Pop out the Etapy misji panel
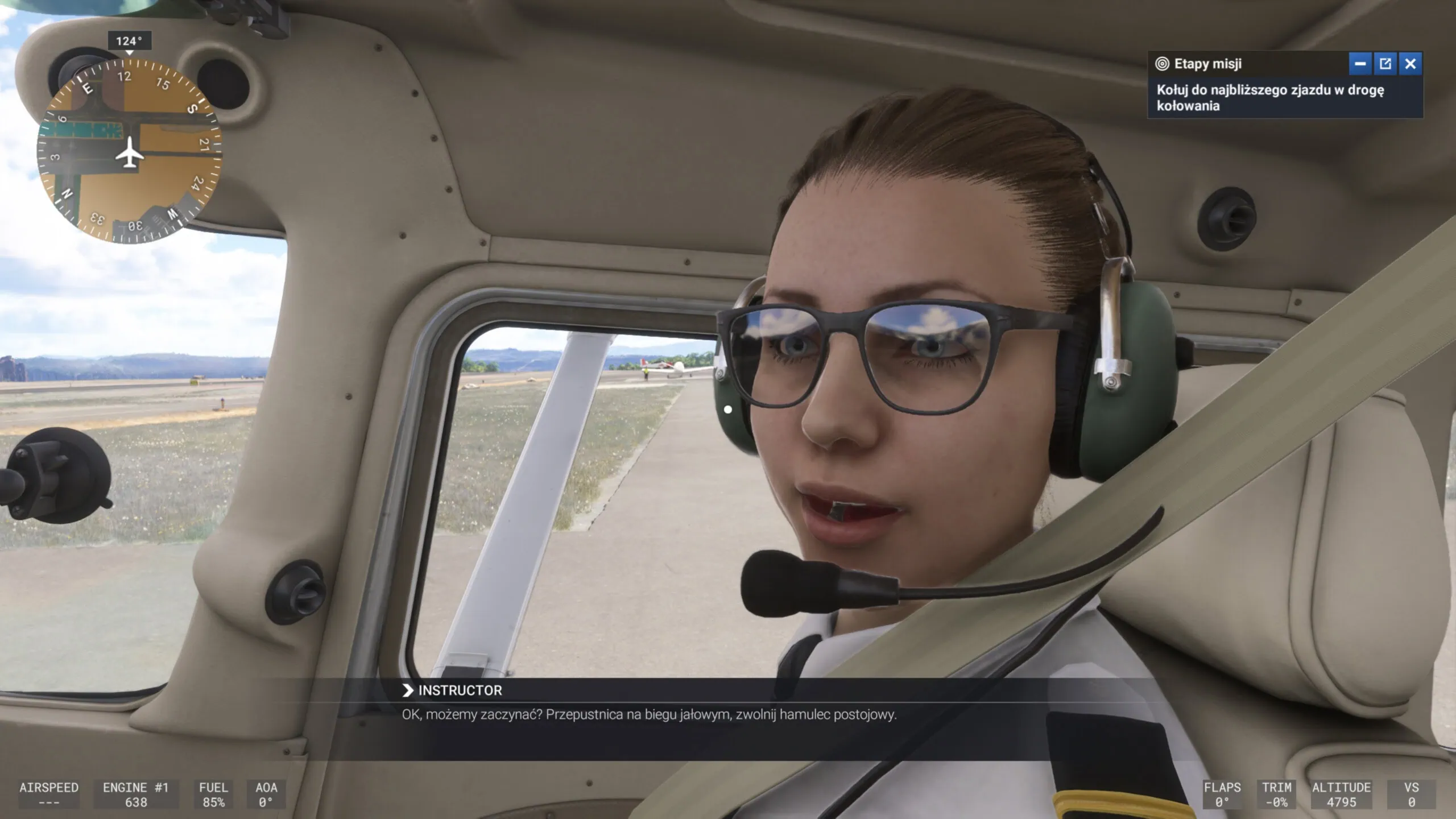Screen dimensions: 1456x819 (x=1385, y=64)
